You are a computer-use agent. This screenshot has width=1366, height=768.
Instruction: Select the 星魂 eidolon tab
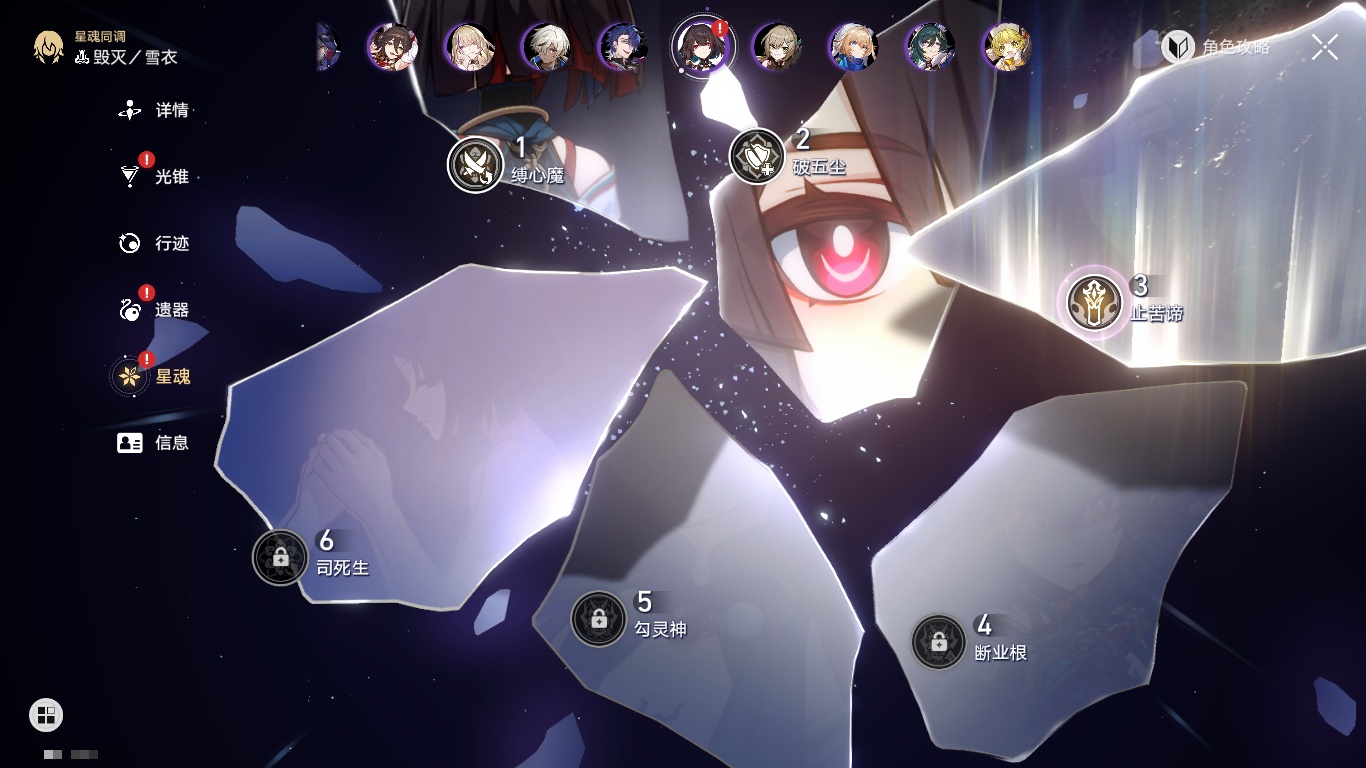point(155,376)
